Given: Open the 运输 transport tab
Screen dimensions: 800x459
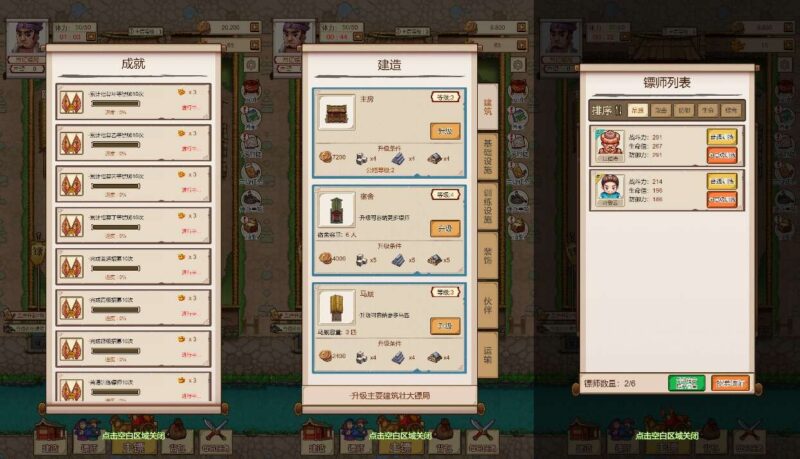Looking at the screenshot, I should tap(488, 352).
